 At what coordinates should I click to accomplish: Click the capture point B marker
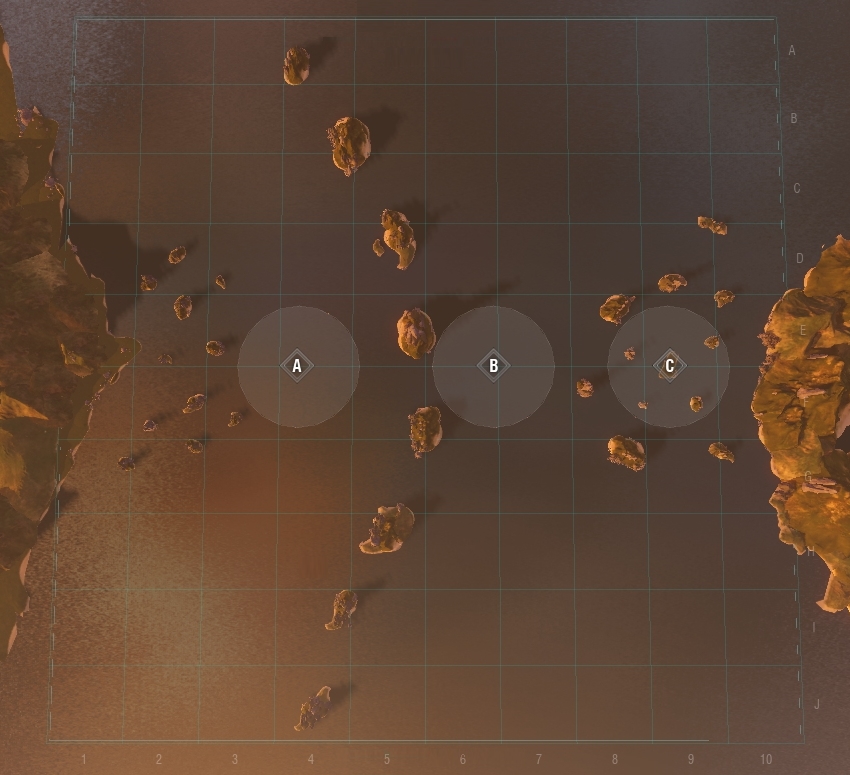pyautogui.click(x=493, y=366)
